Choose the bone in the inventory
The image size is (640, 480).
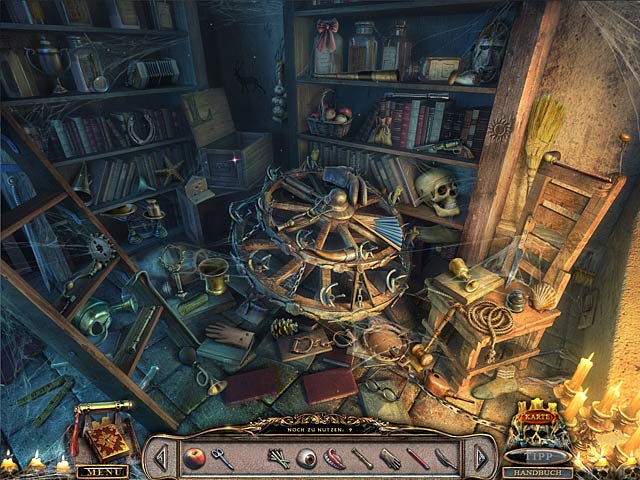point(362,459)
